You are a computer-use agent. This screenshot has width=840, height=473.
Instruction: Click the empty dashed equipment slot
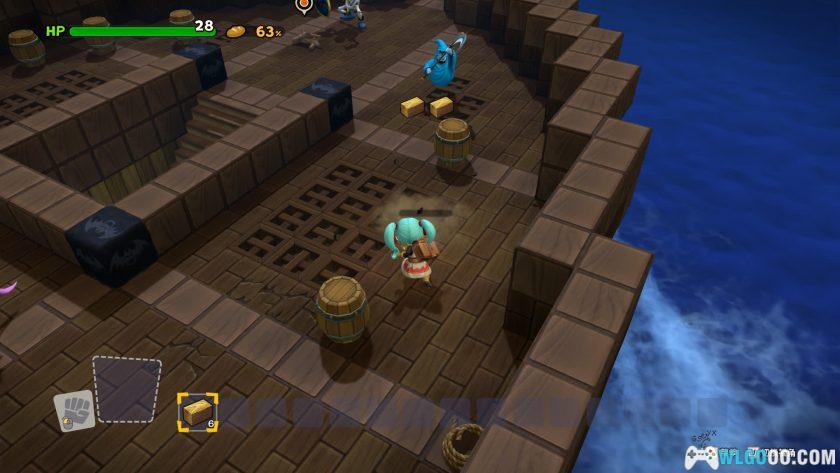(x=127, y=388)
